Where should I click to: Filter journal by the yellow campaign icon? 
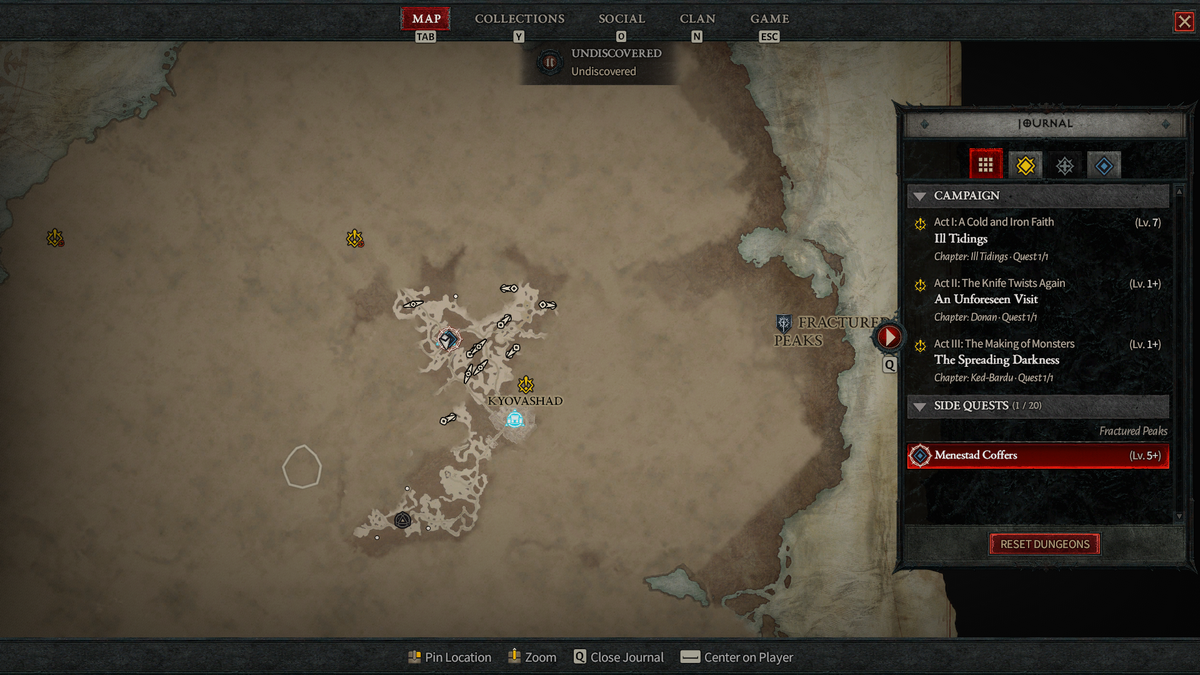(1025, 165)
